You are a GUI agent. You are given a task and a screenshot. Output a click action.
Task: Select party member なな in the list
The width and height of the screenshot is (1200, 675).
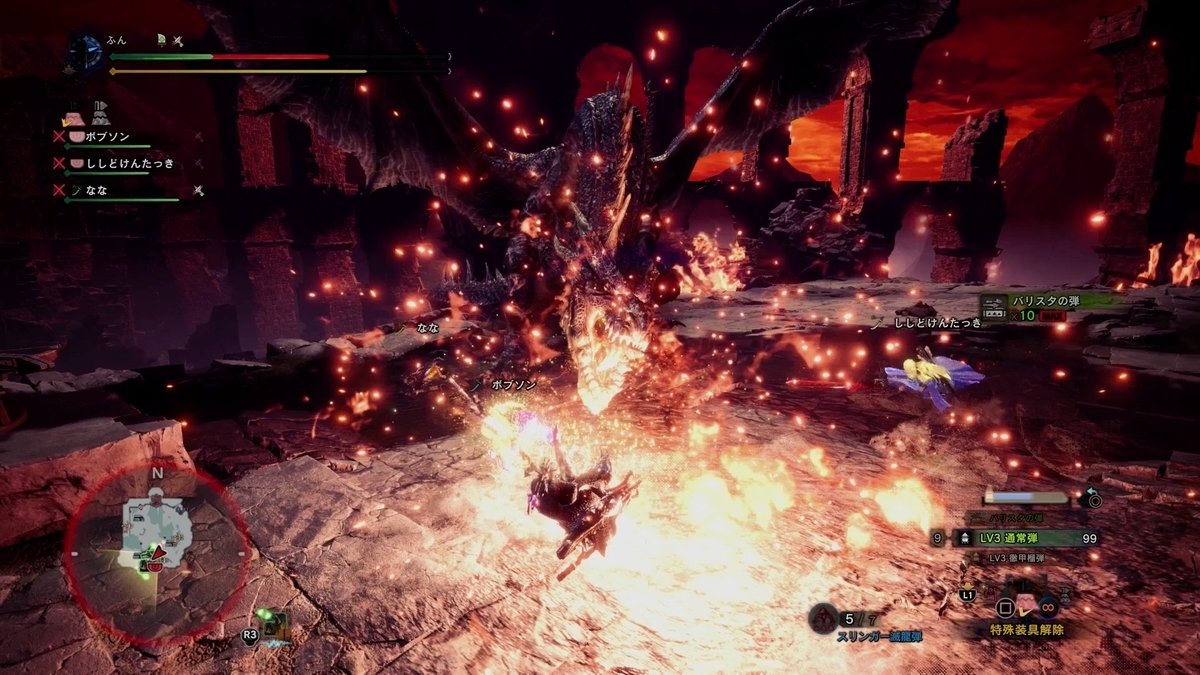(x=97, y=190)
